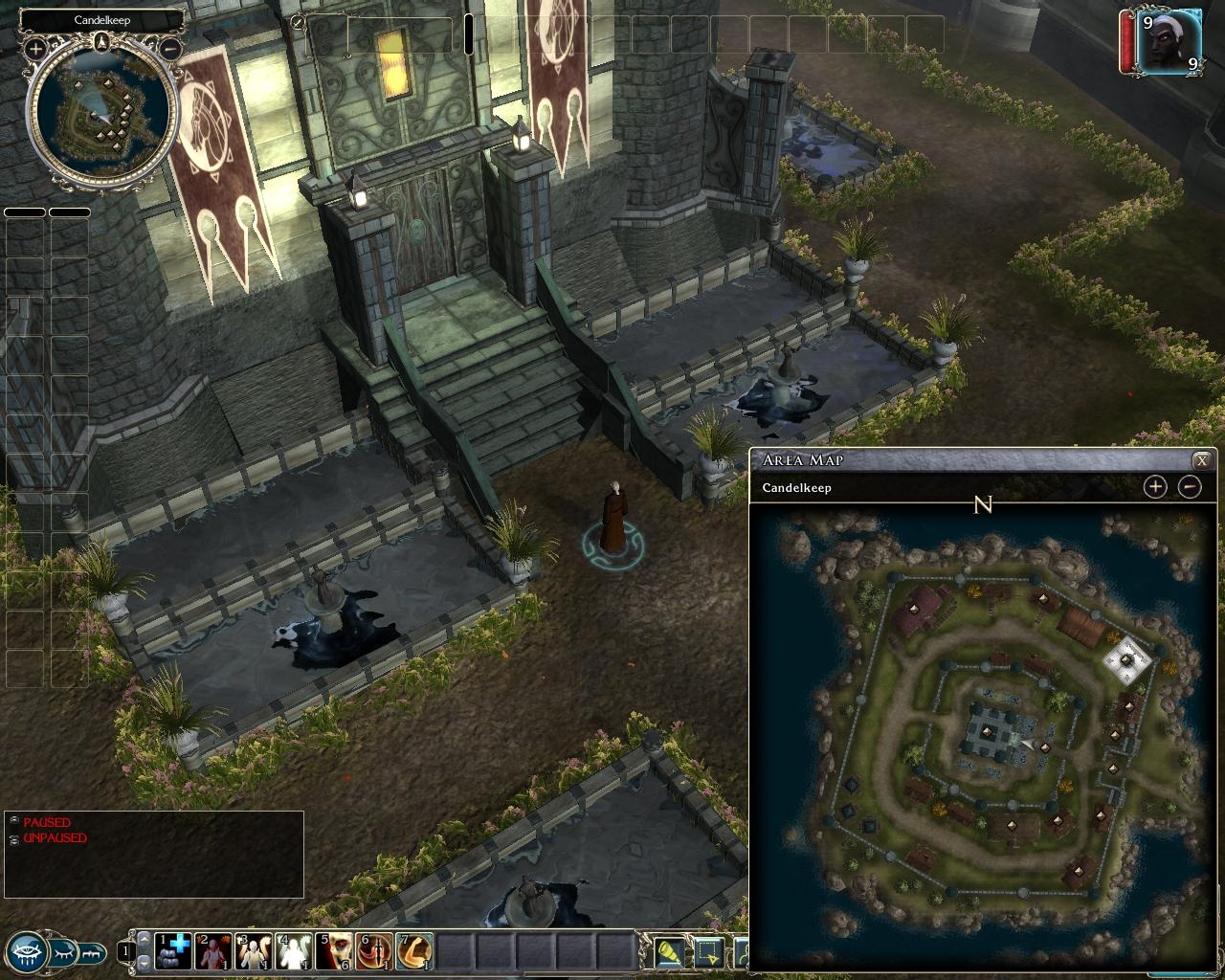Activate the red skull face ability in slot 5
Screen dimensions: 1225x980
click(x=334, y=951)
